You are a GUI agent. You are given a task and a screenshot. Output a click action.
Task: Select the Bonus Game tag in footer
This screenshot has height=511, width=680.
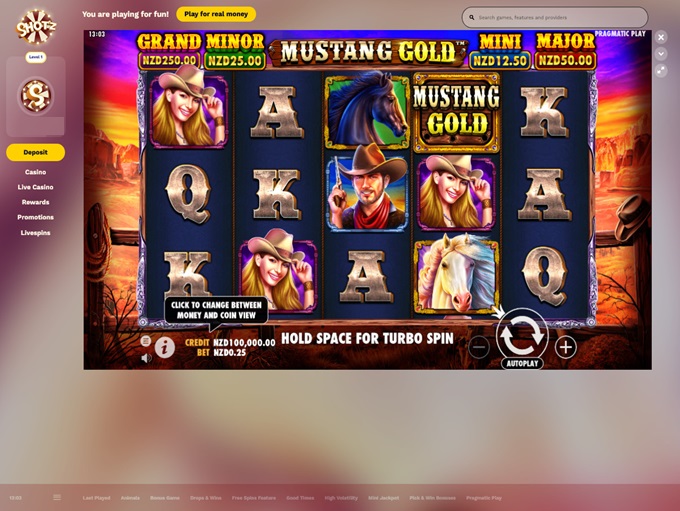[165, 498]
